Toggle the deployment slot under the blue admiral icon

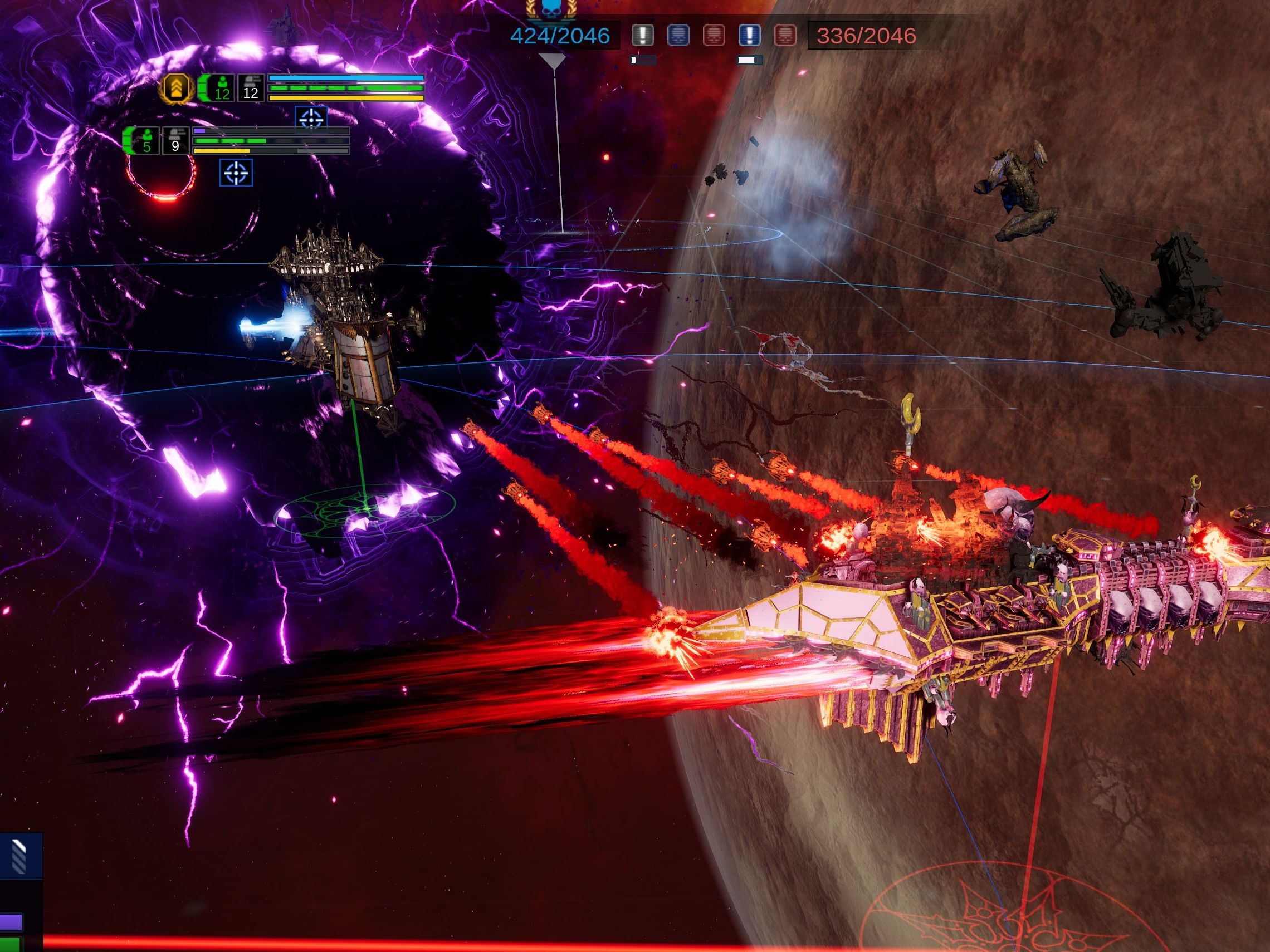748,59
